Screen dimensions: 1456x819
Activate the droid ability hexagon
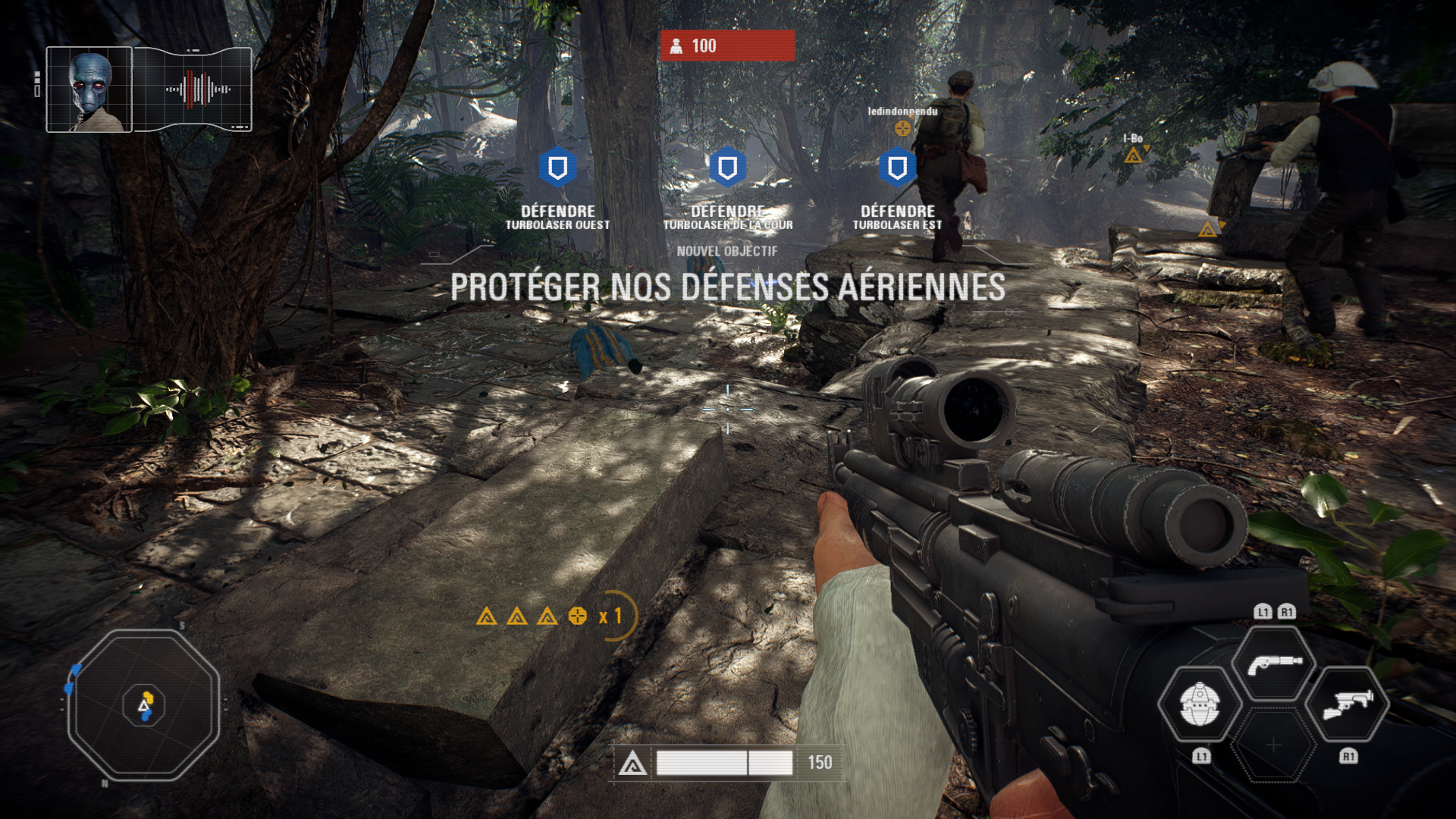pos(1200,704)
